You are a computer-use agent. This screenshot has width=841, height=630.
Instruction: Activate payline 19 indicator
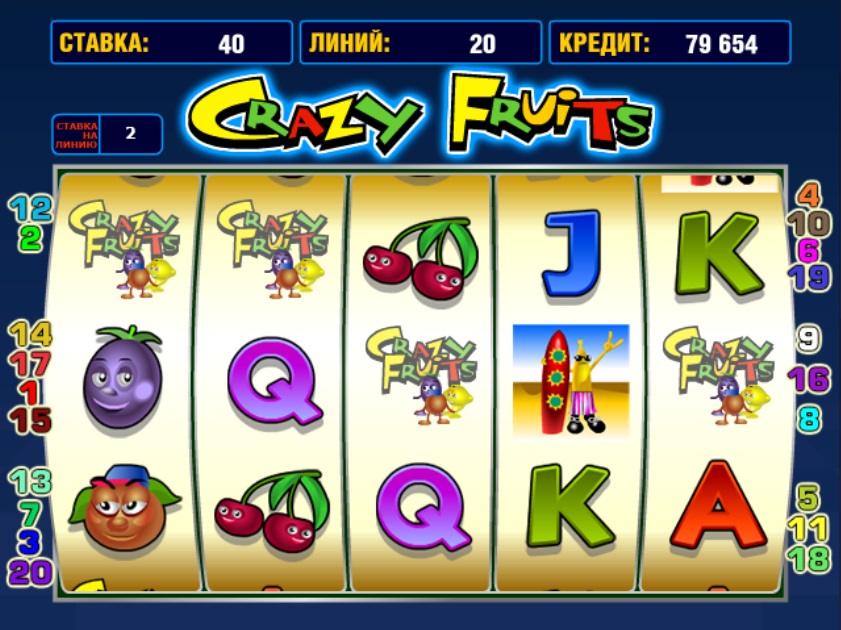(808, 277)
